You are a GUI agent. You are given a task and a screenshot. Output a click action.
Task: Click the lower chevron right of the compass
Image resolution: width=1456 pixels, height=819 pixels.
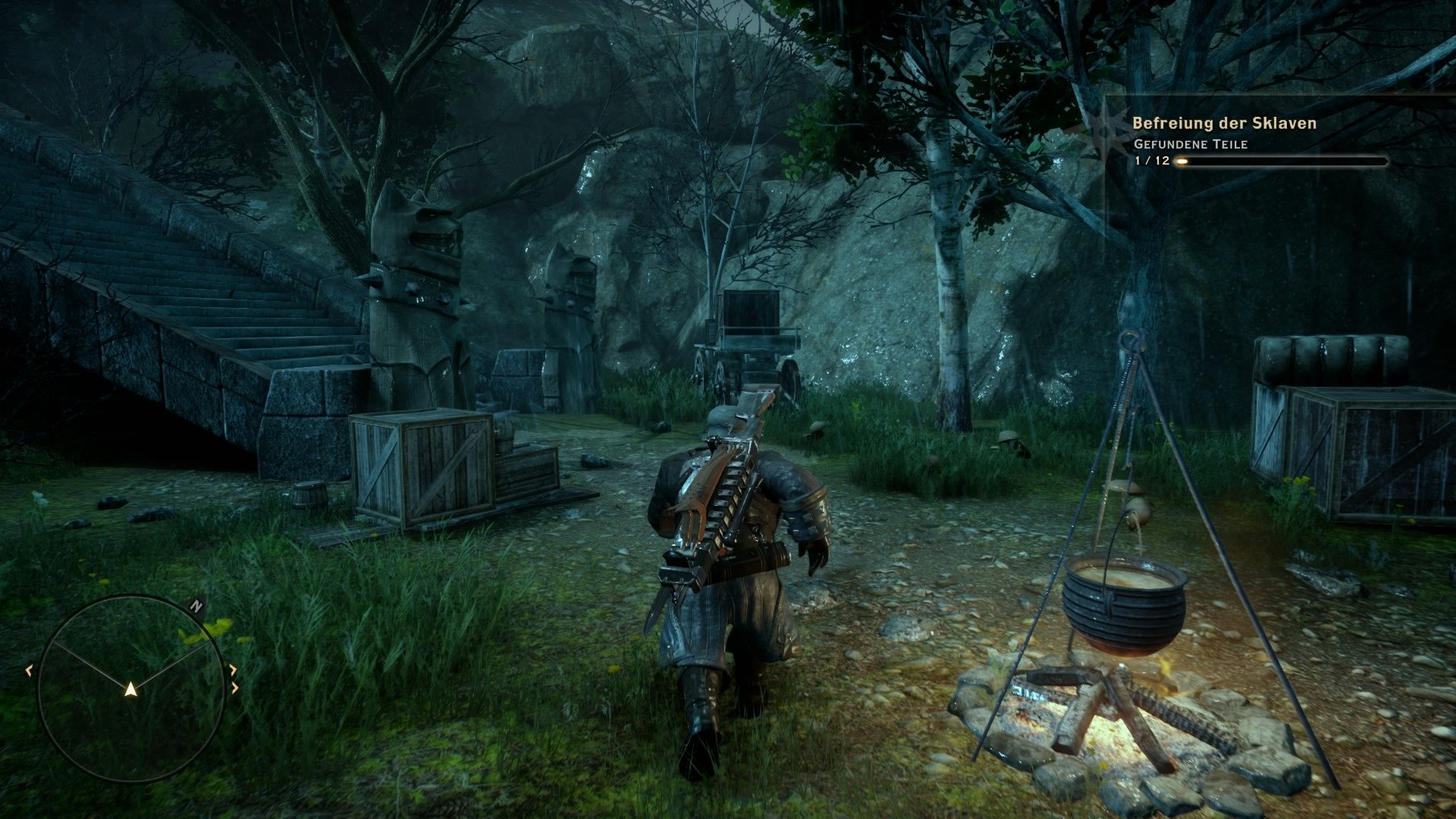235,687
